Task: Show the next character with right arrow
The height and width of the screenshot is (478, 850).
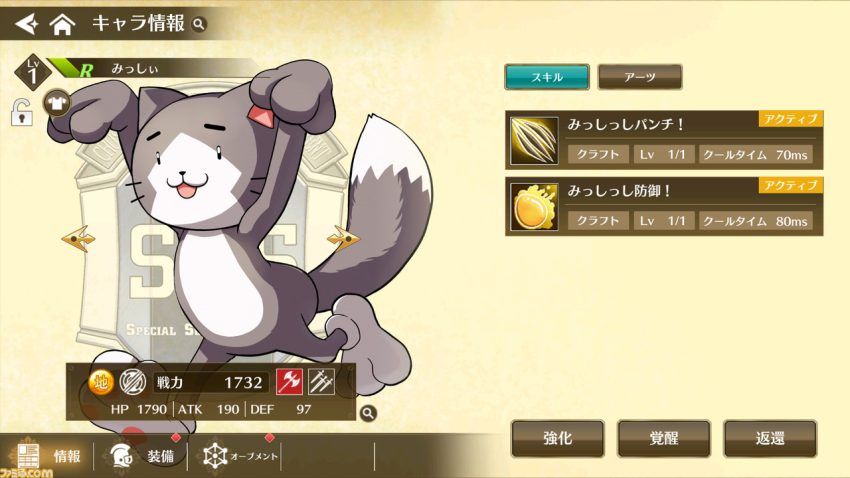Action: 343,239
